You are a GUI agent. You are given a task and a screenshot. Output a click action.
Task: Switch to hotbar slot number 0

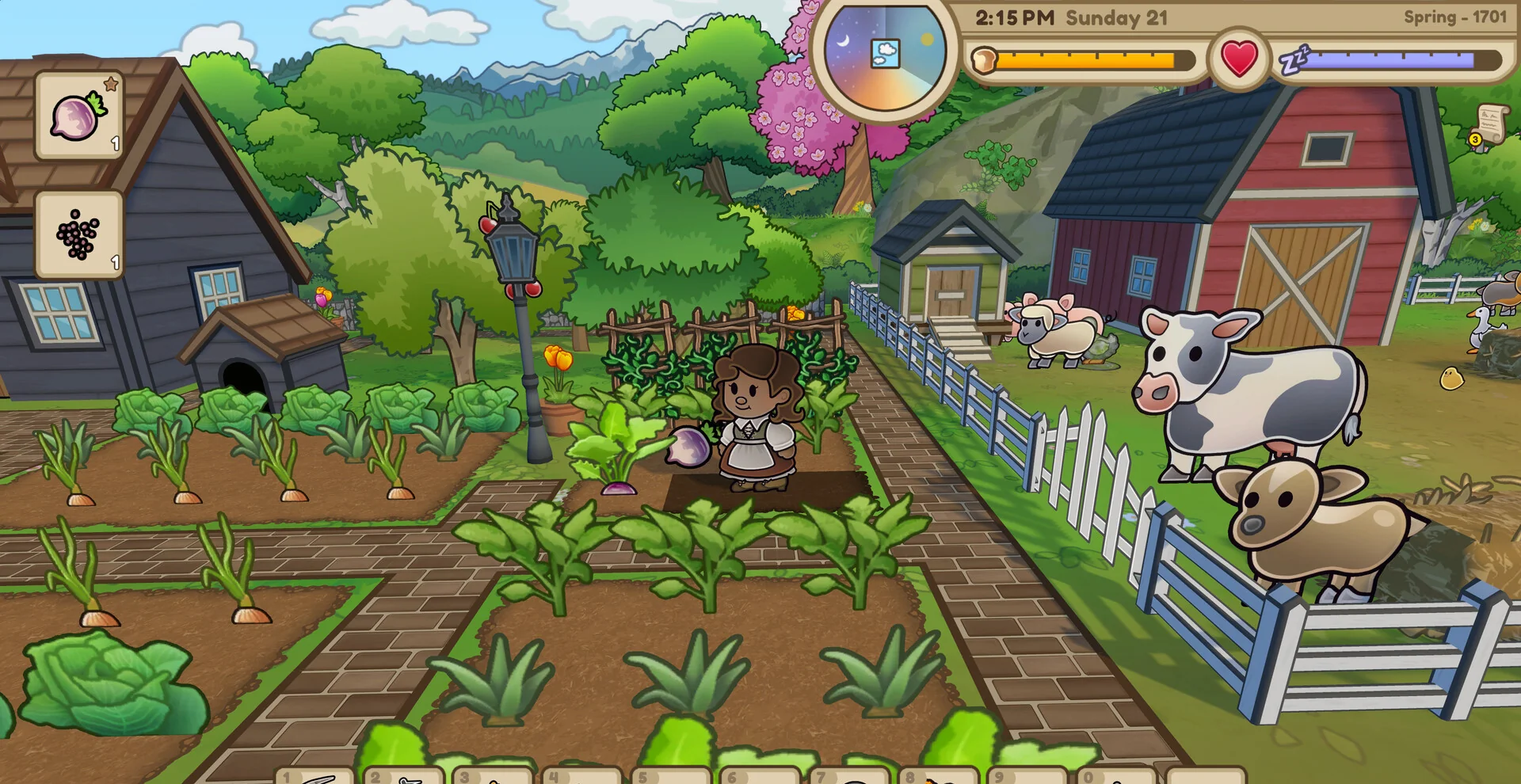tap(1115, 776)
